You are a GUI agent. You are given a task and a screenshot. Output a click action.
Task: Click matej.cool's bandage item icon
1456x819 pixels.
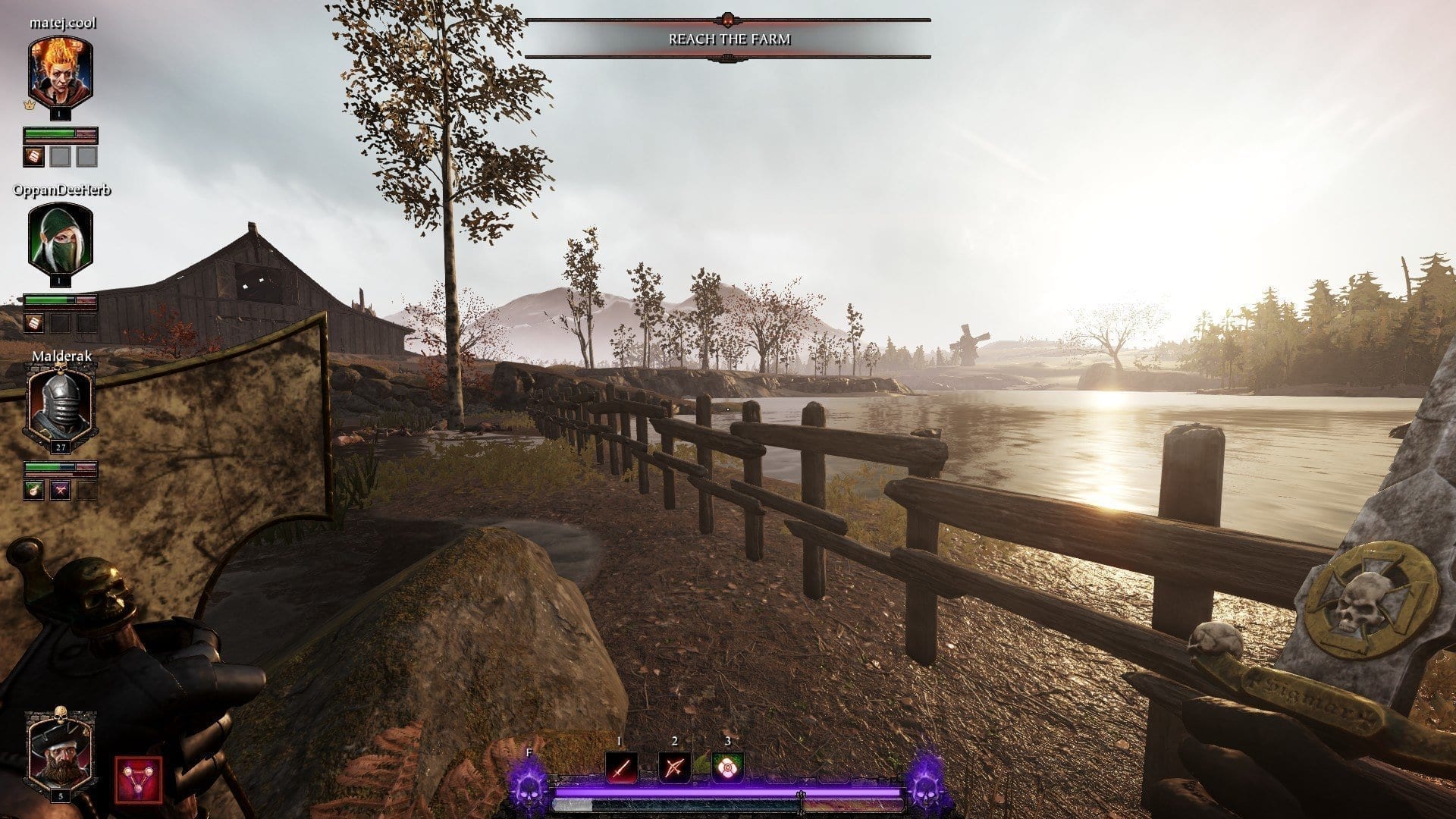(x=34, y=157)
